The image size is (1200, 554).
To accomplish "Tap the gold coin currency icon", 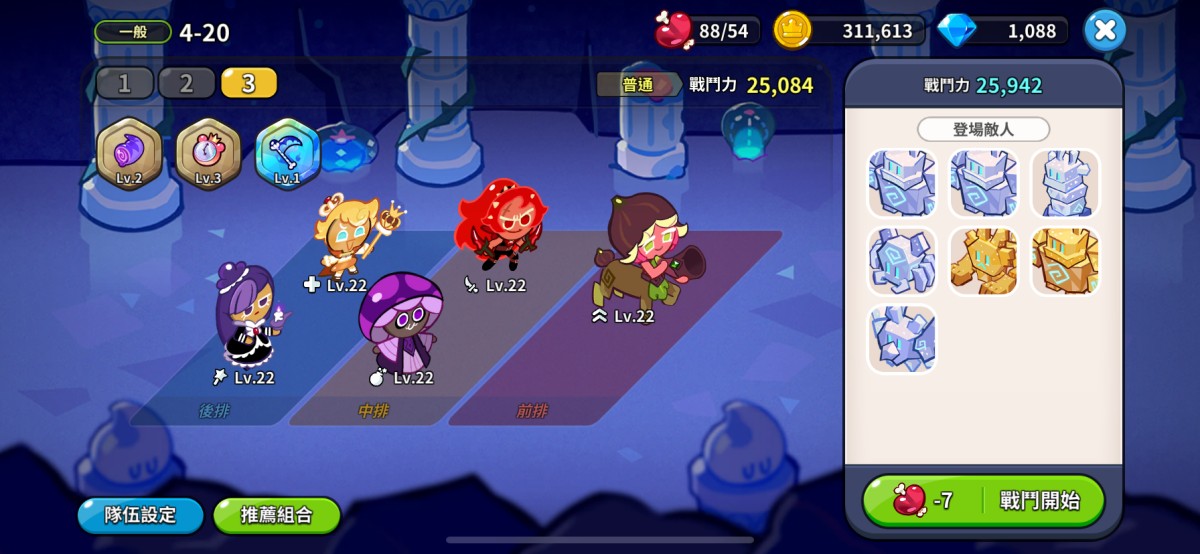I will click(x=792, y=31).
